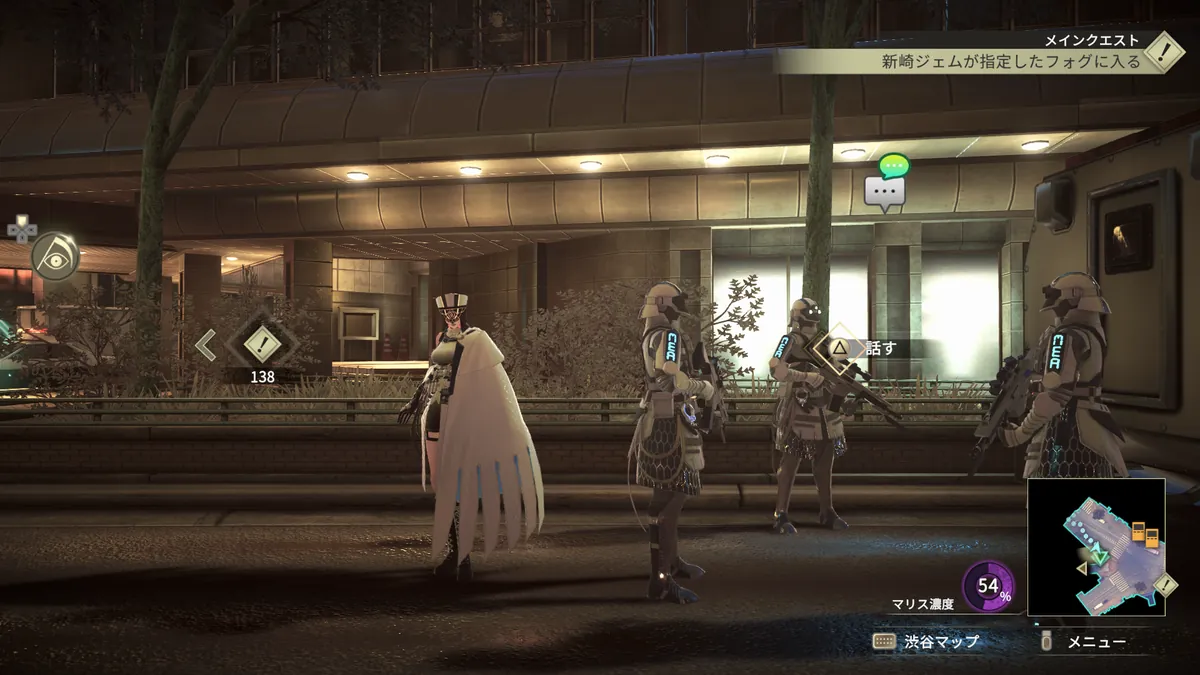Click the quest exclamation diamond icon
The height and width of the screenshot is (675, 1200).
pyautogui.click(x=1164, y=51)
